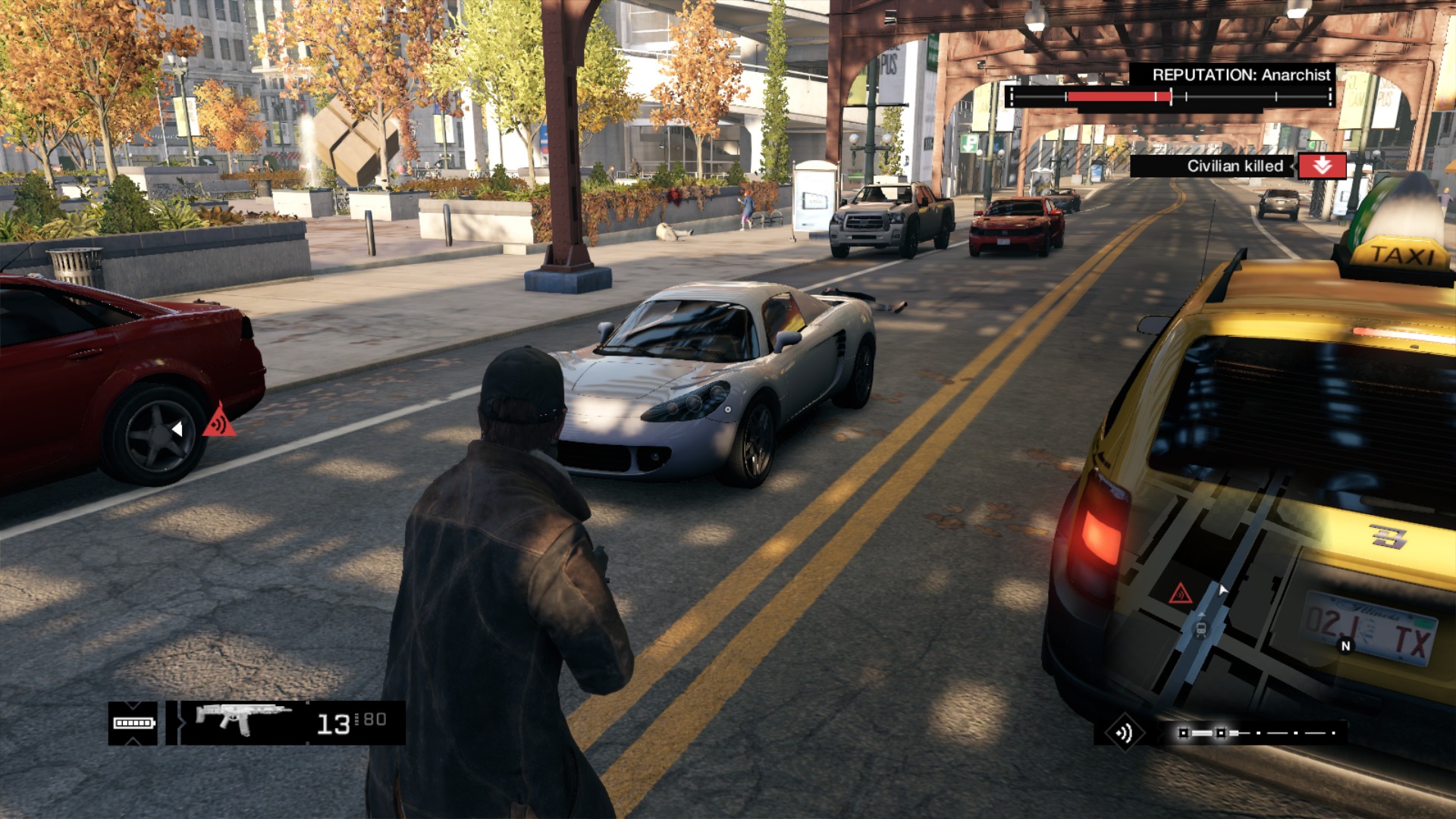Click the minimap's N compass marker

point(1346,646)
